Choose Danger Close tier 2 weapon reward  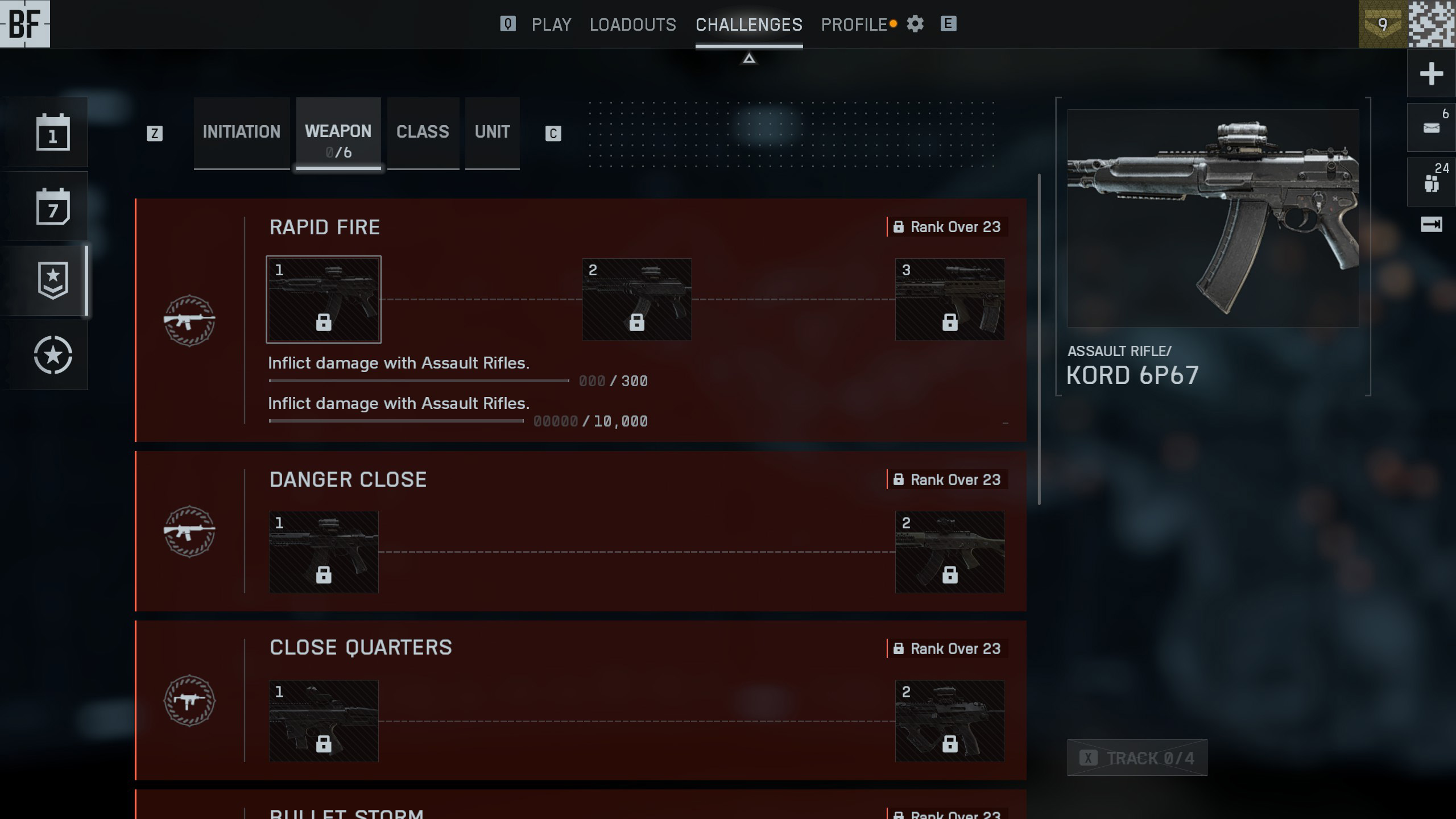click(x=949, y=552)
